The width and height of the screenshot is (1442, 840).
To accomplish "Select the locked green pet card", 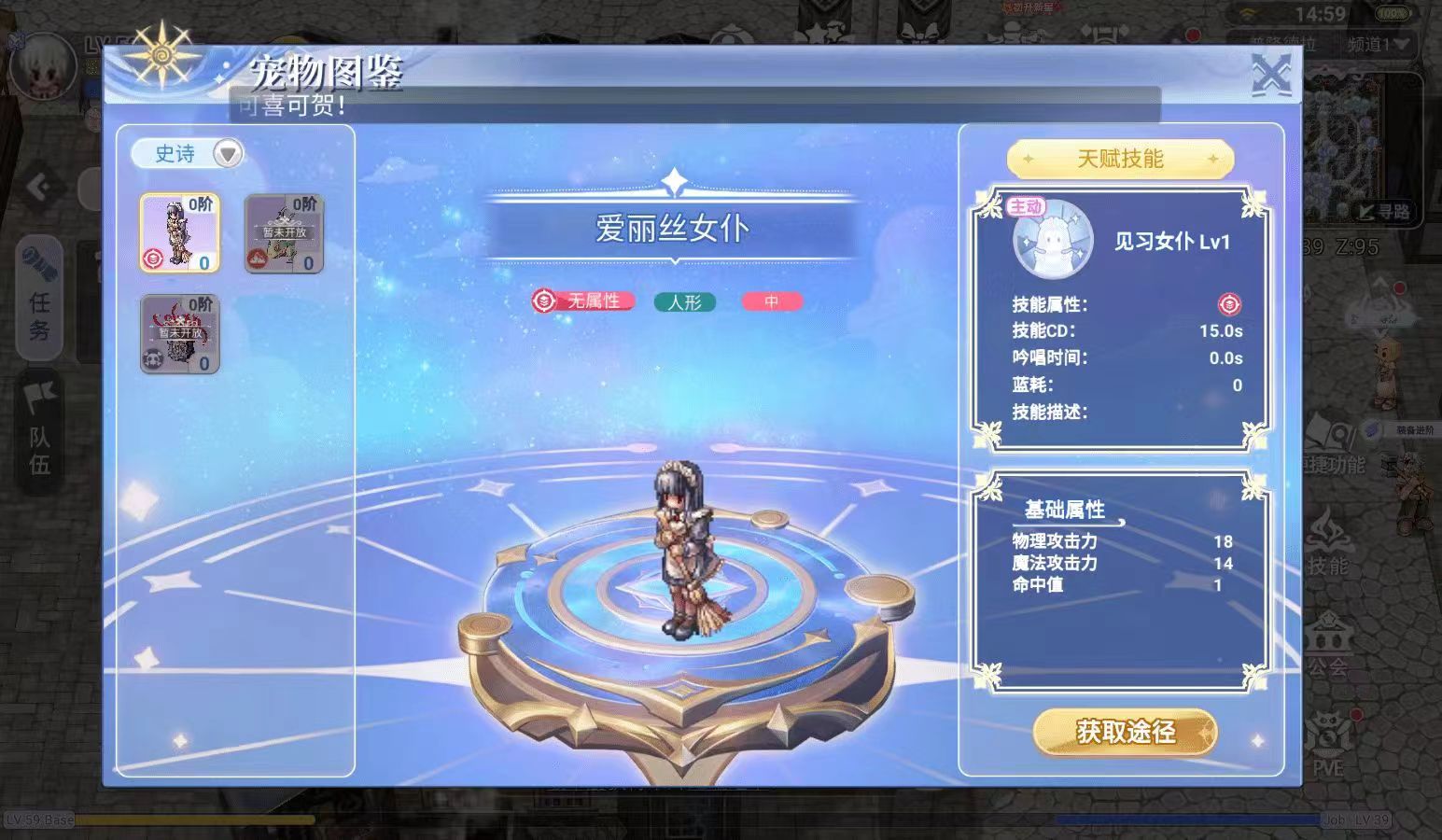I will pos(284,233).
